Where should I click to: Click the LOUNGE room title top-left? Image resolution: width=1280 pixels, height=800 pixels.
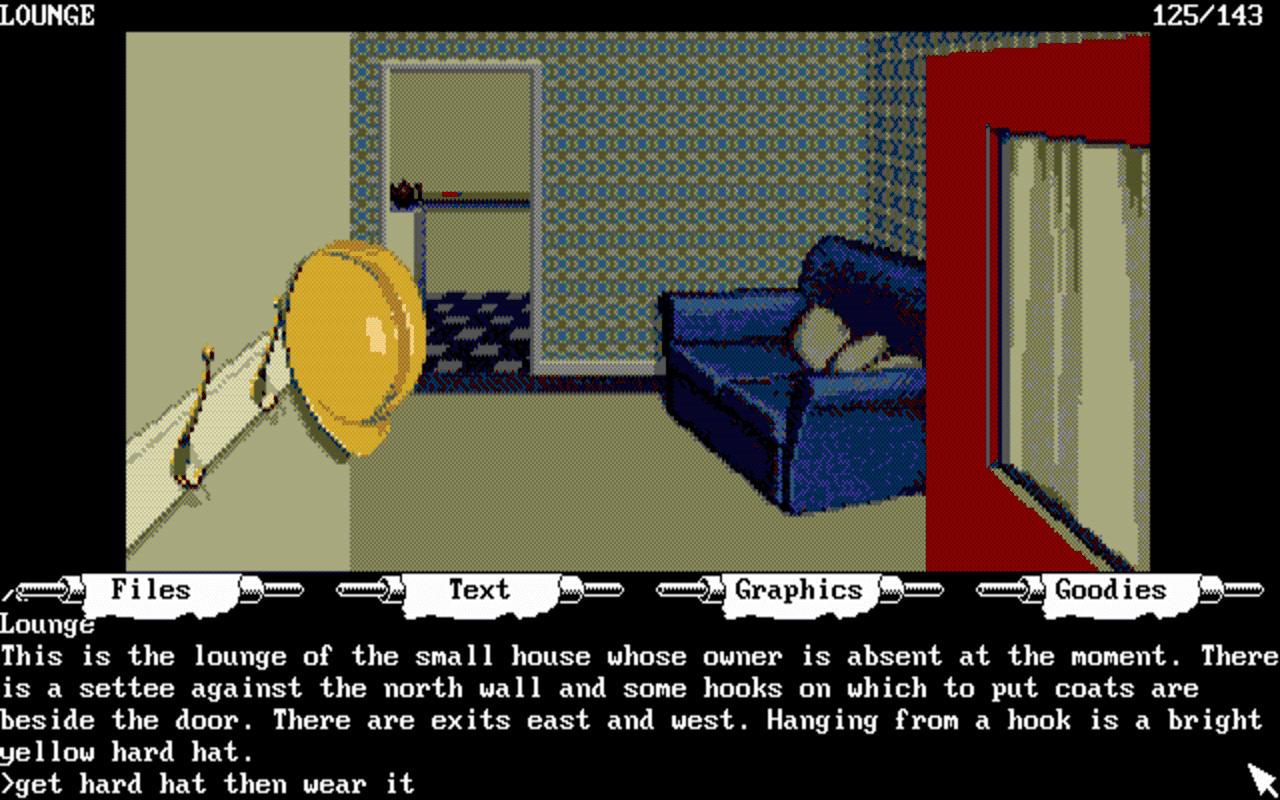tap(48, 15)
